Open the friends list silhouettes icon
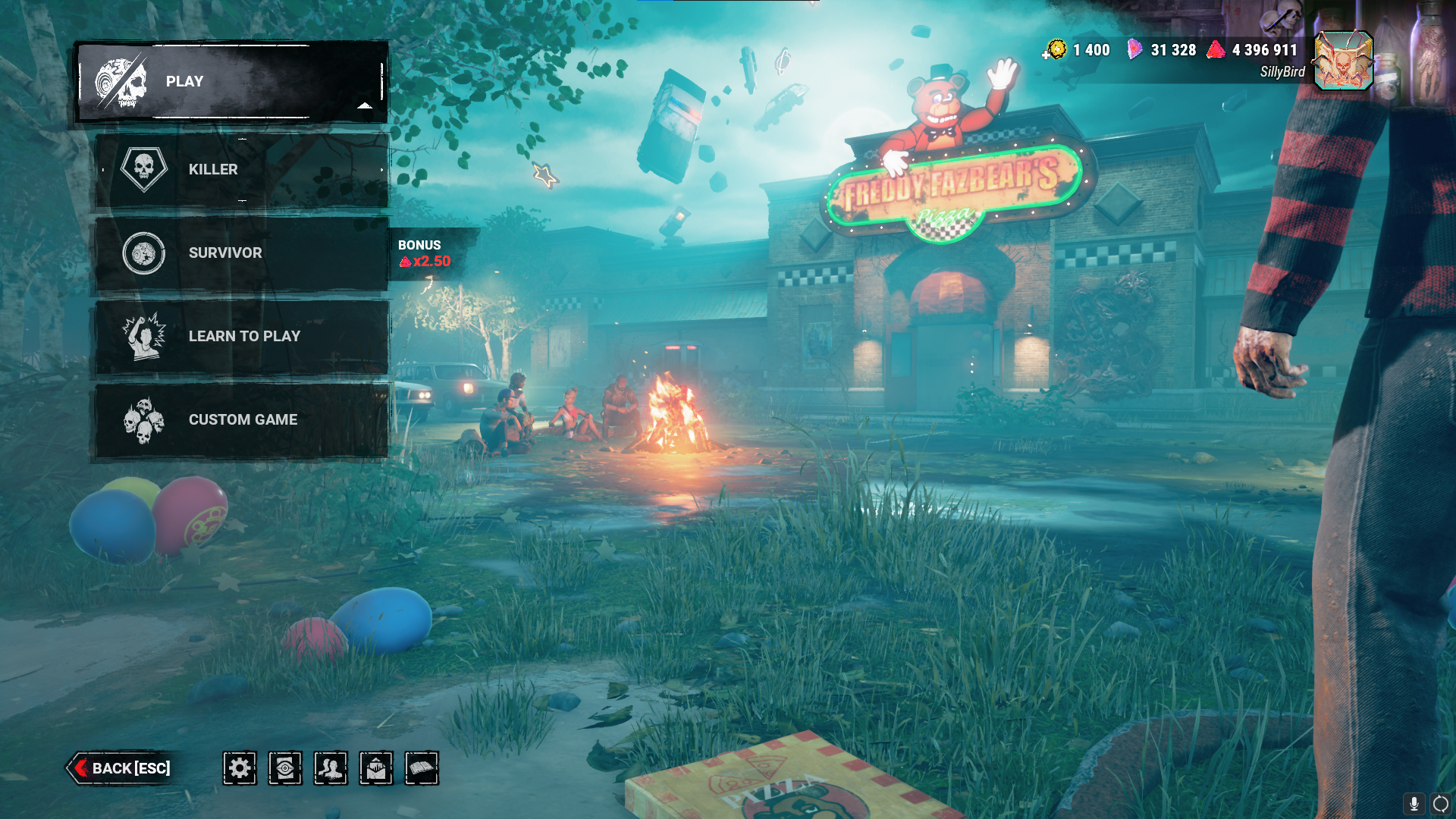The height and width of the screenshot is (819, 1456). tap(331, 768)
